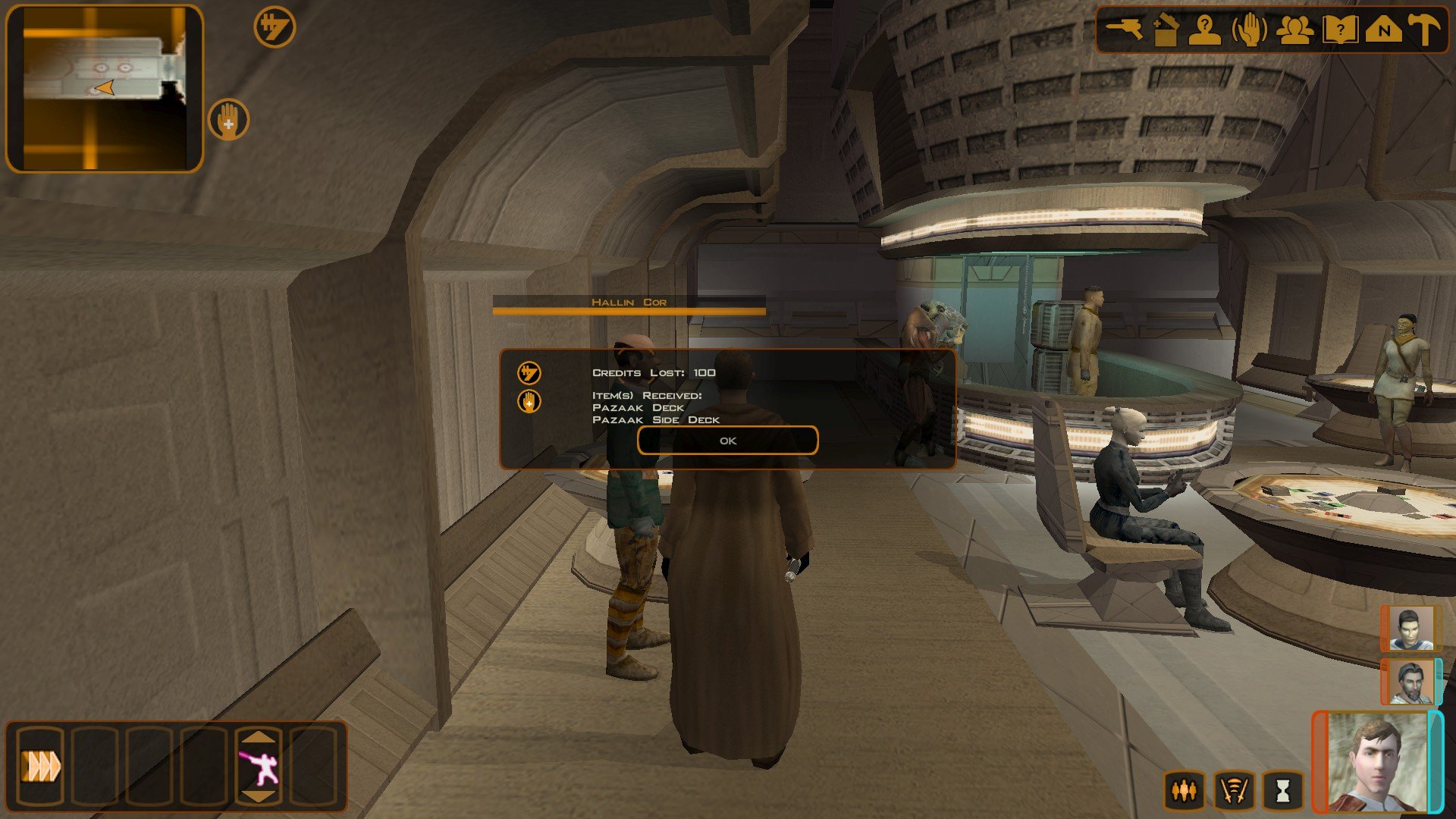
Task: Select the lightsaber combat stance action
Action: [259, 767]
